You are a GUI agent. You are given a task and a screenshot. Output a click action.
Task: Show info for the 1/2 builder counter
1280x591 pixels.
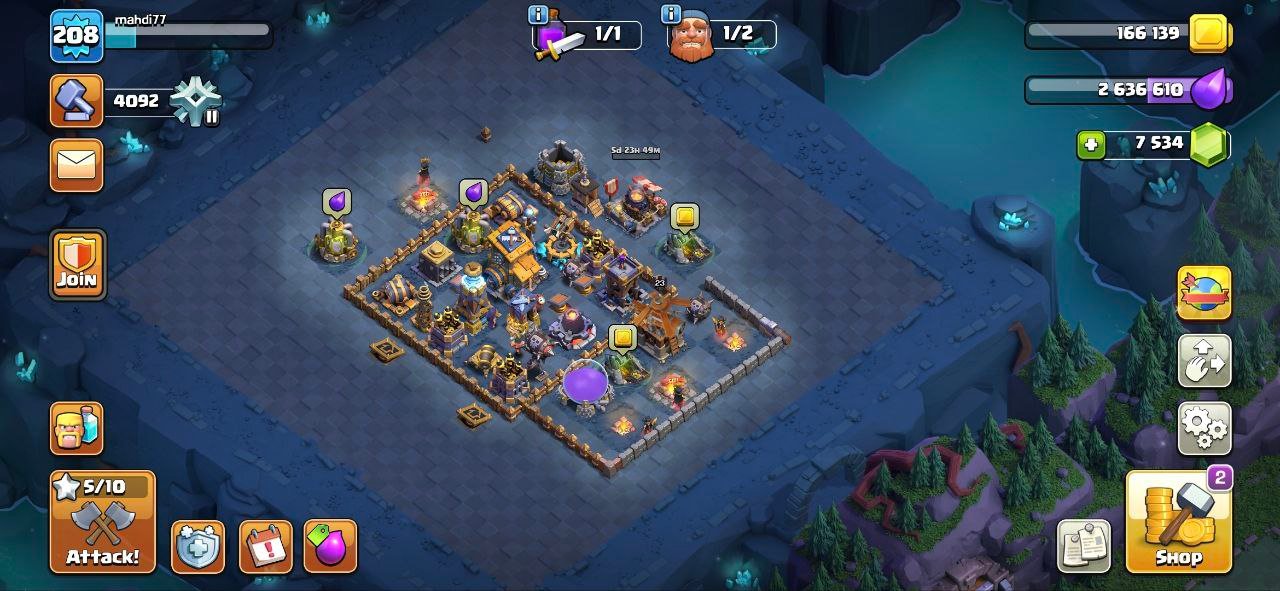[x=671, y=15]
